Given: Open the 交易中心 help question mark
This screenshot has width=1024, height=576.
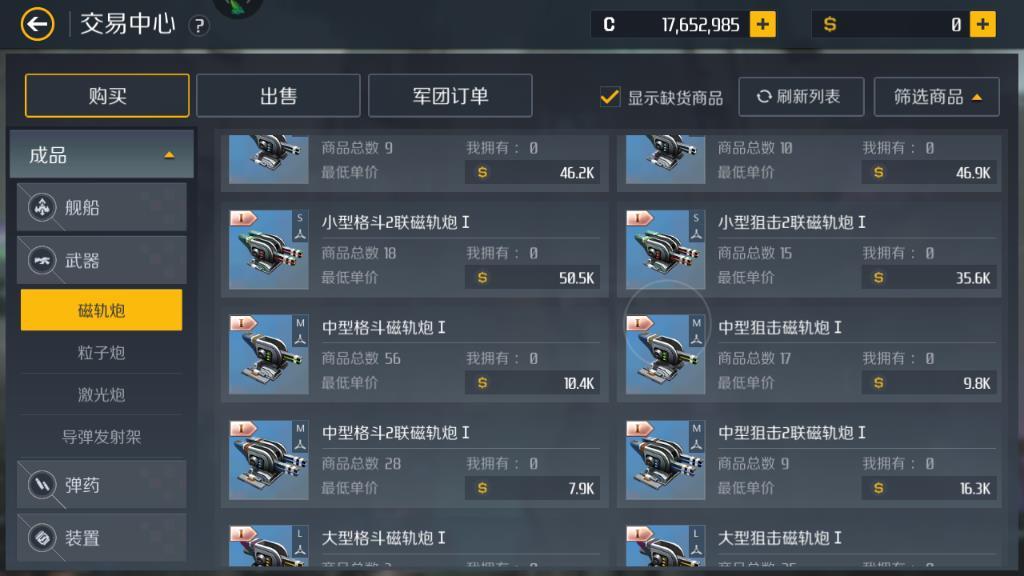Looking at the screenshot, I should (199, 26).
